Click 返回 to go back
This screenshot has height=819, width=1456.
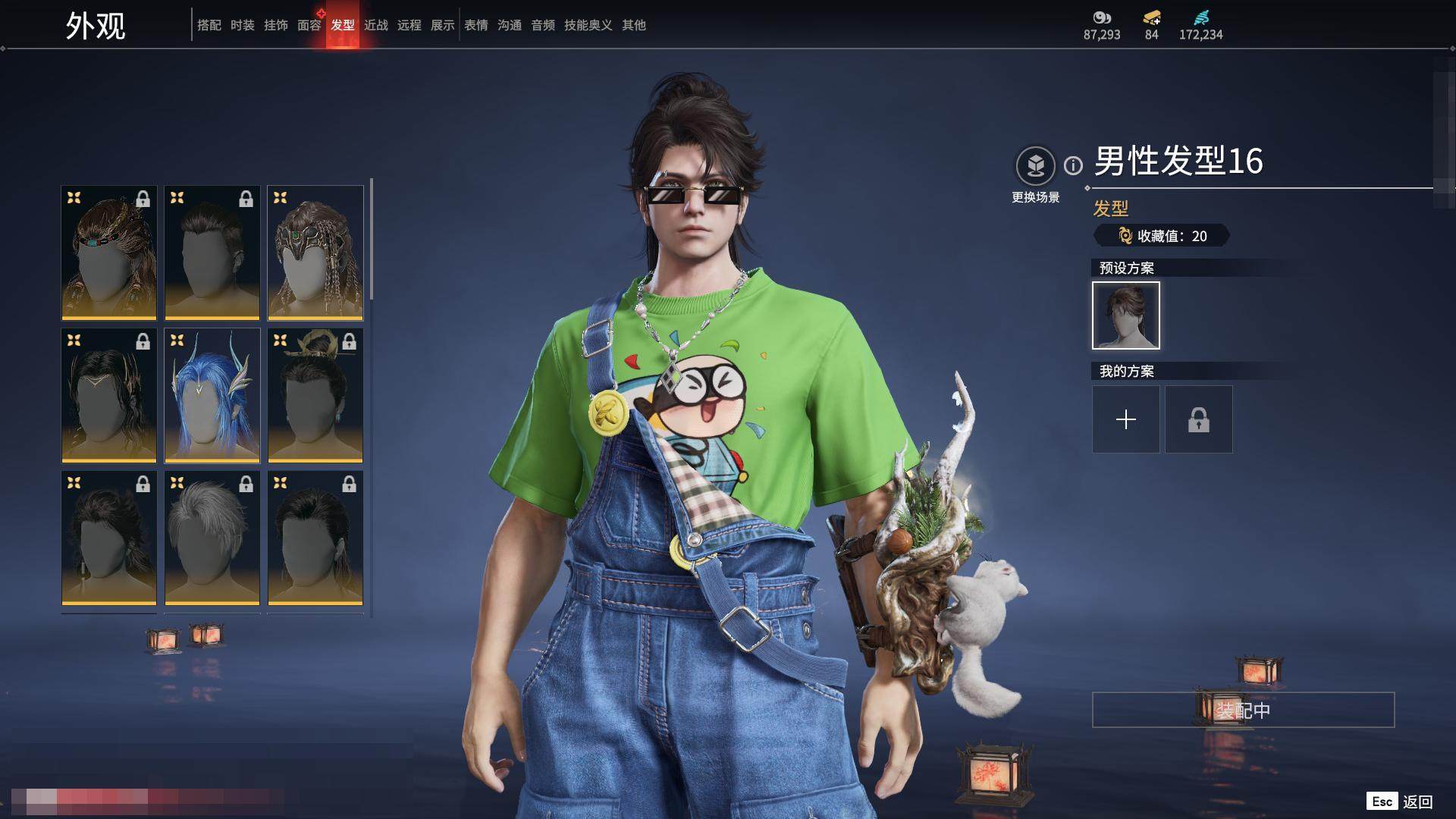1417,802
